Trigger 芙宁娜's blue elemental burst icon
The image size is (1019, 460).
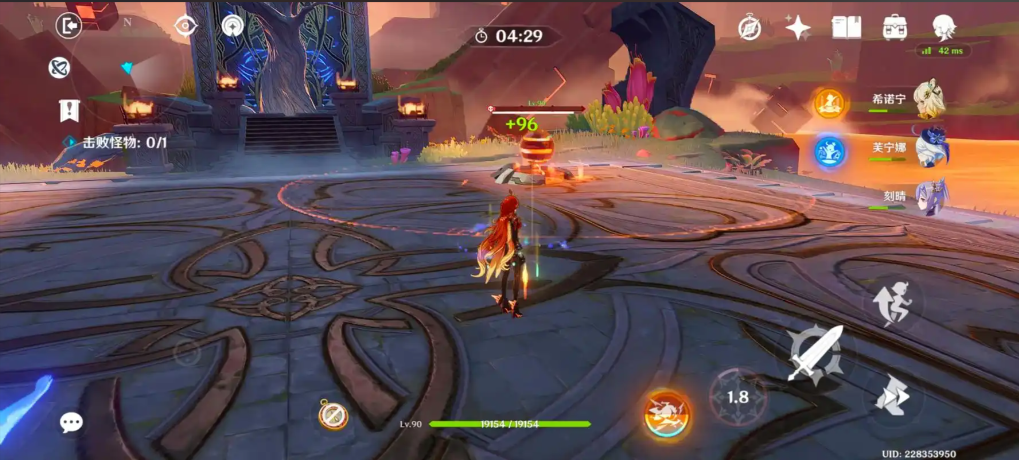point(829,151)
